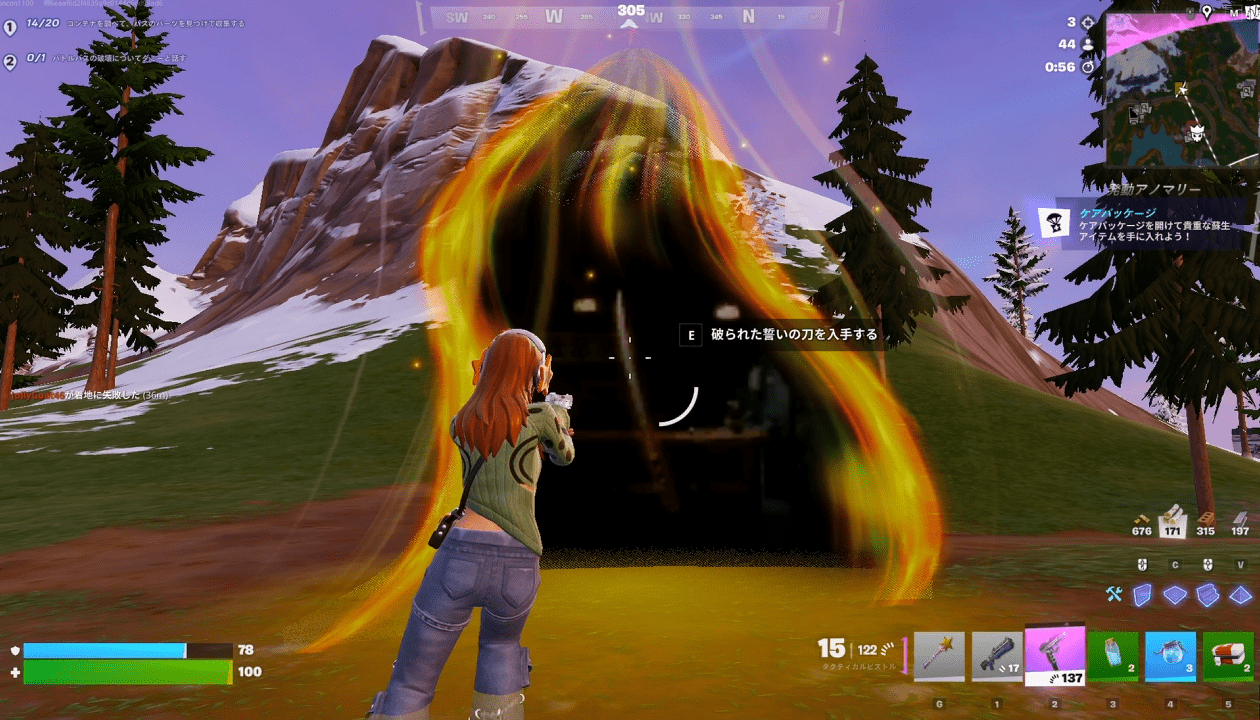The width and height of the screenshot is (1260, 720).
Task: Select the pyramid roof building piece
Action: pyautogui.click(x=1240, y=595)
